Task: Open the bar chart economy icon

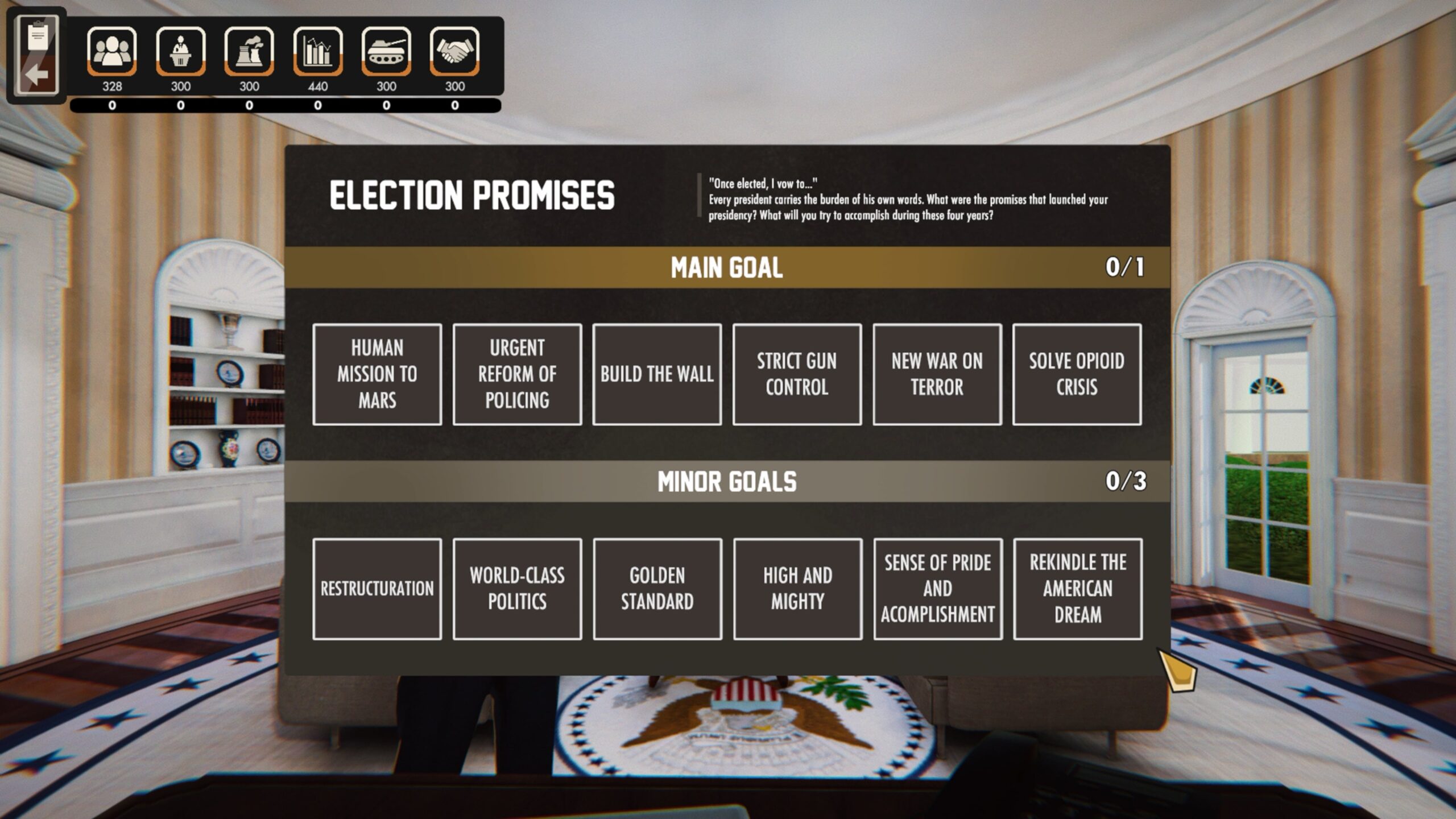Action: tap(318, 51)
